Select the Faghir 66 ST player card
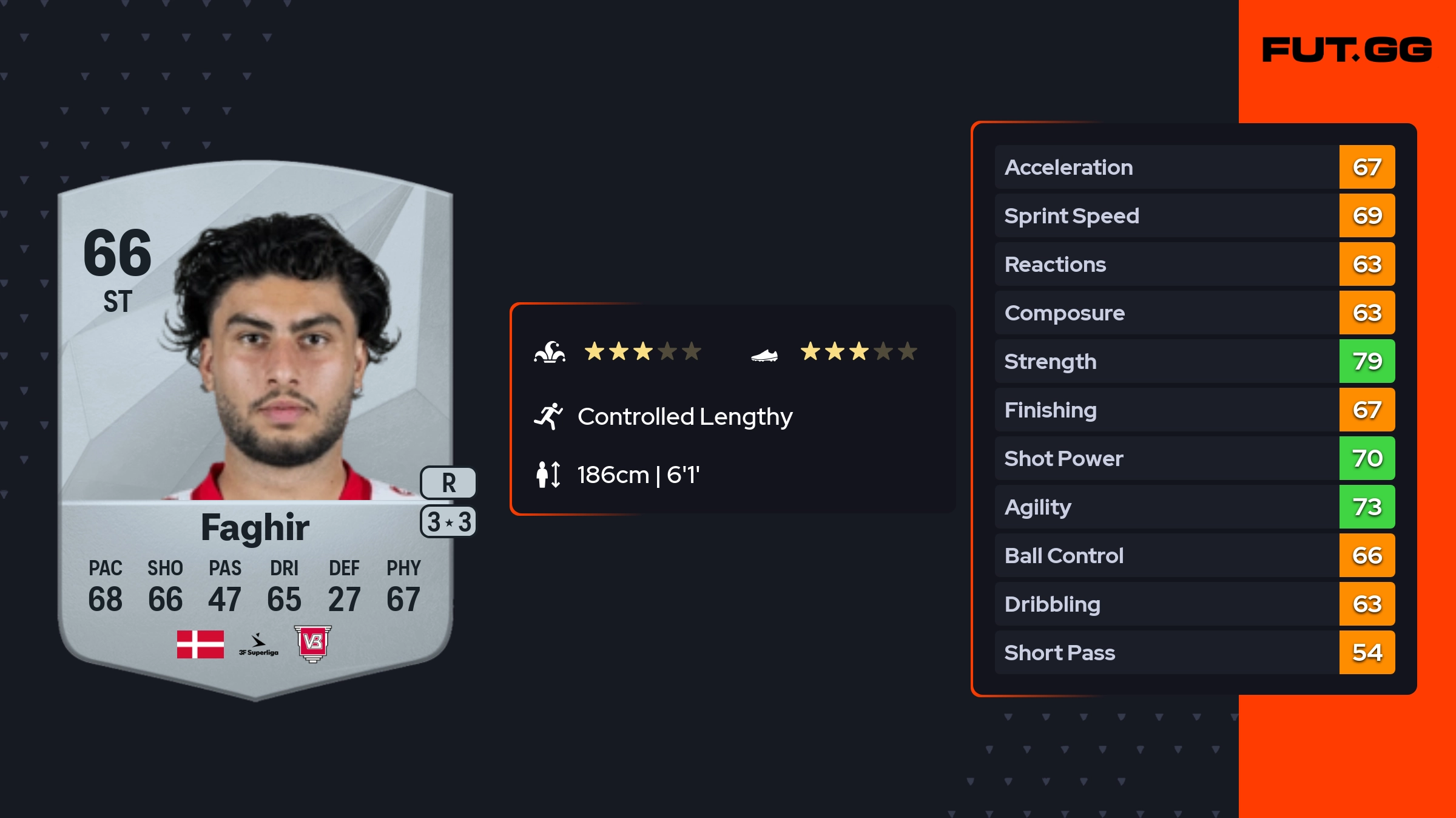 [255, 425]
